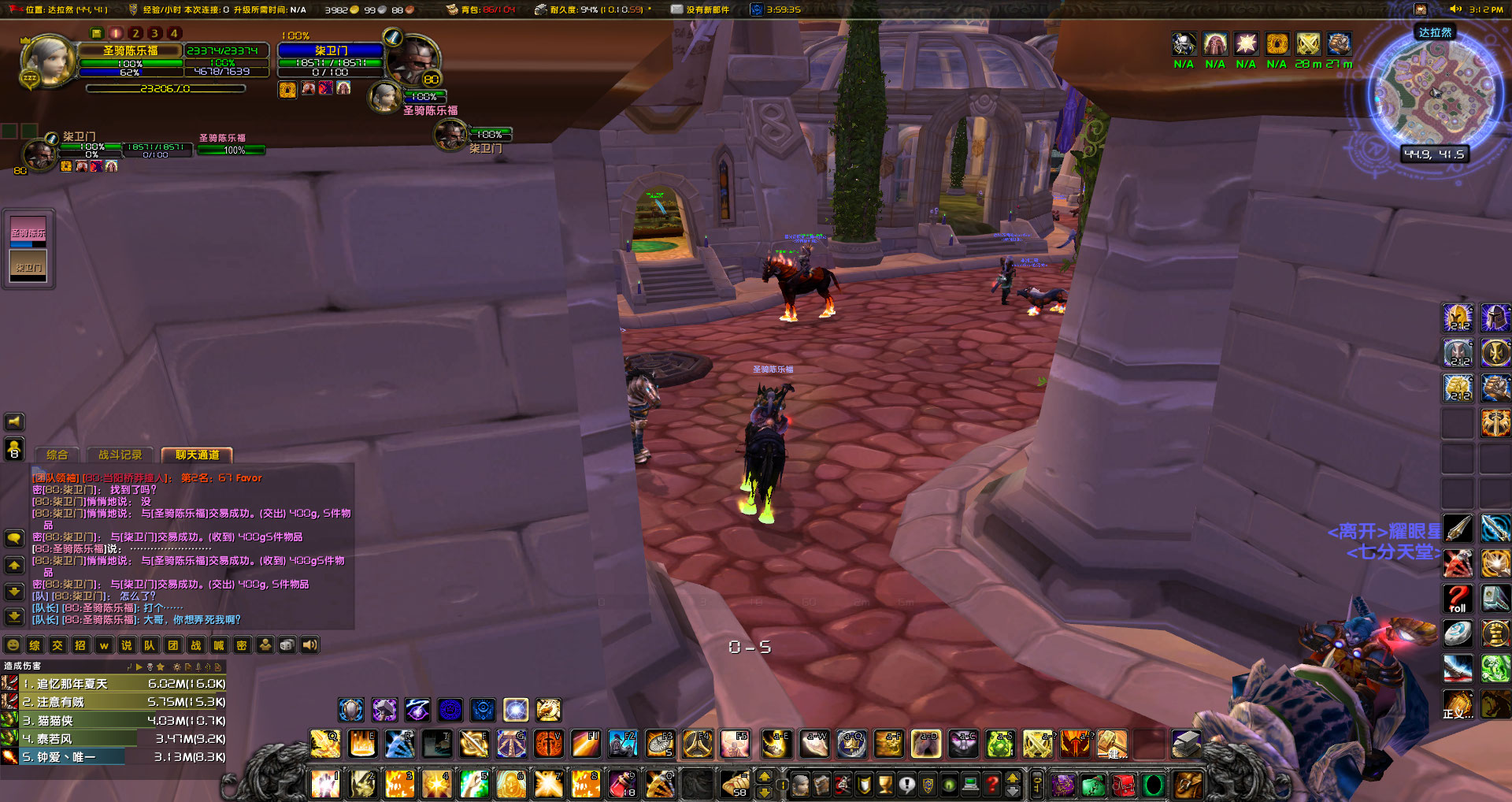Toggle the speaker sound icon beside chat buttons

tap(309, 644)
